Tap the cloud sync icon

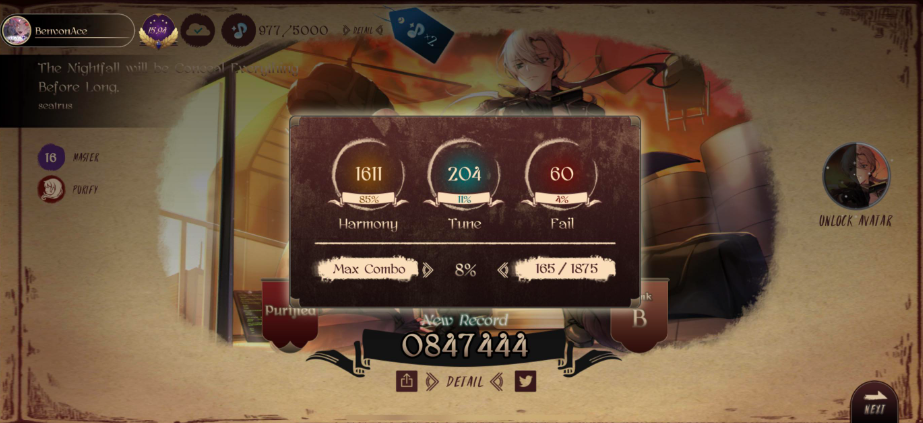(198, 30)
